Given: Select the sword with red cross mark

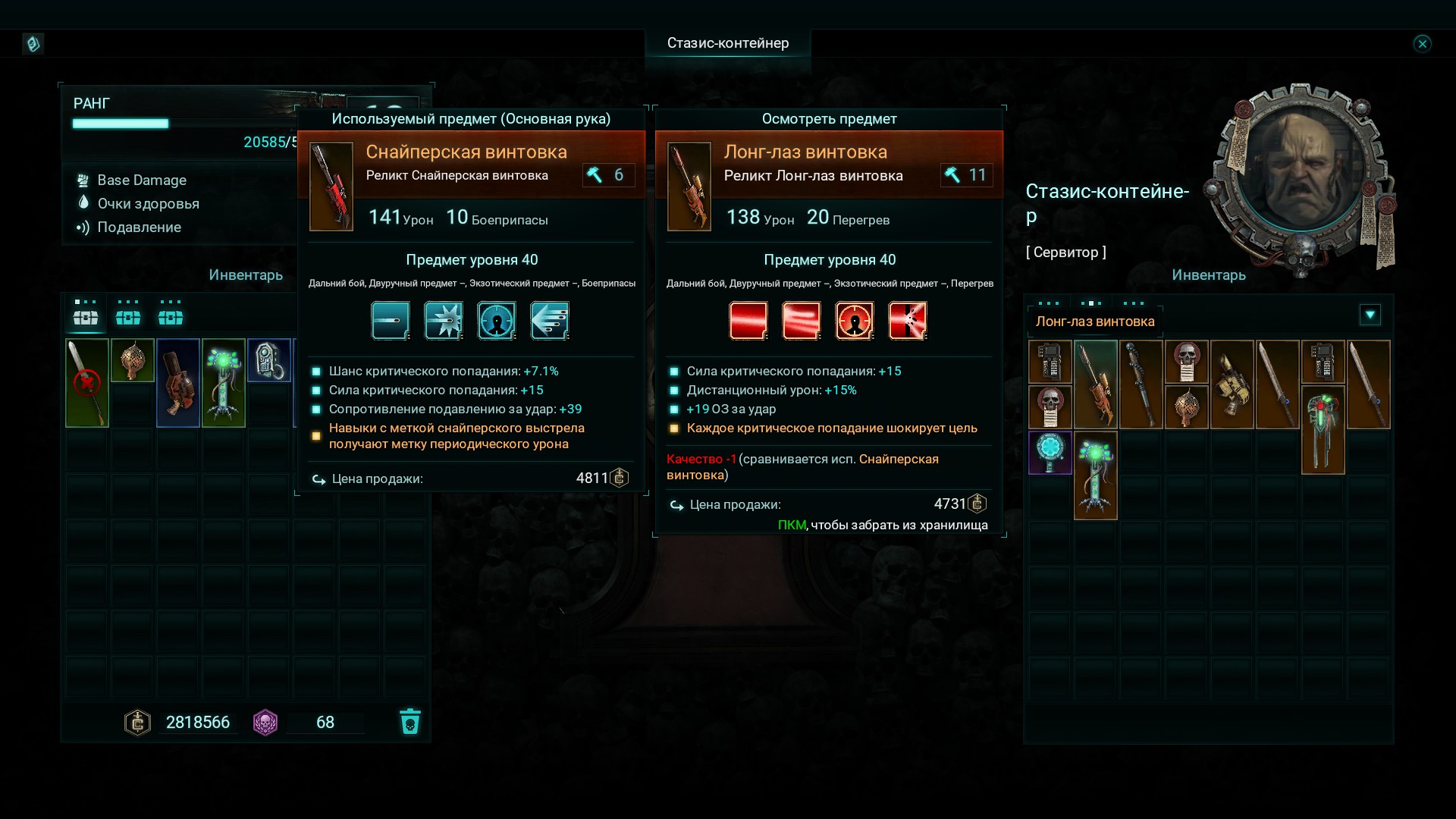Looking at the screenshot, I should 87,383.
